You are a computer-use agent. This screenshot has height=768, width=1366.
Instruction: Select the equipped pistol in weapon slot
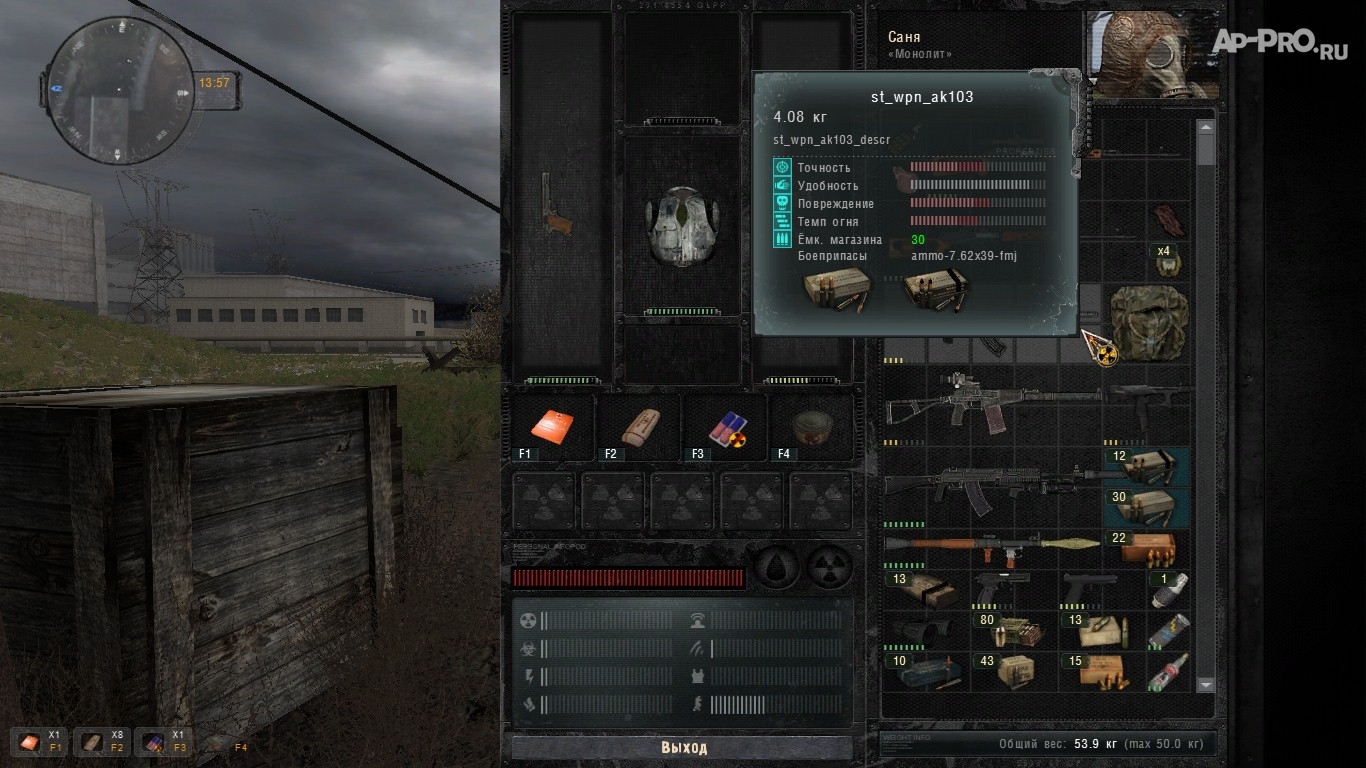(x=559, y=206)
